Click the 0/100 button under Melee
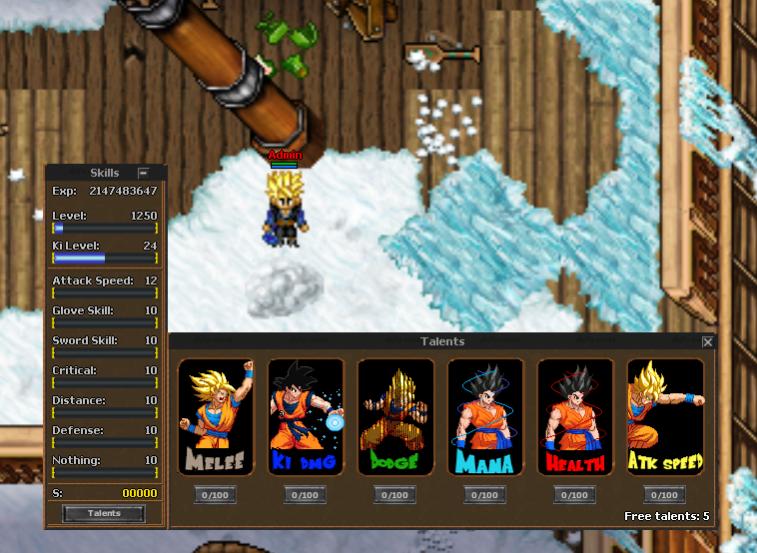The image size is (757, 553). (215, 495)
